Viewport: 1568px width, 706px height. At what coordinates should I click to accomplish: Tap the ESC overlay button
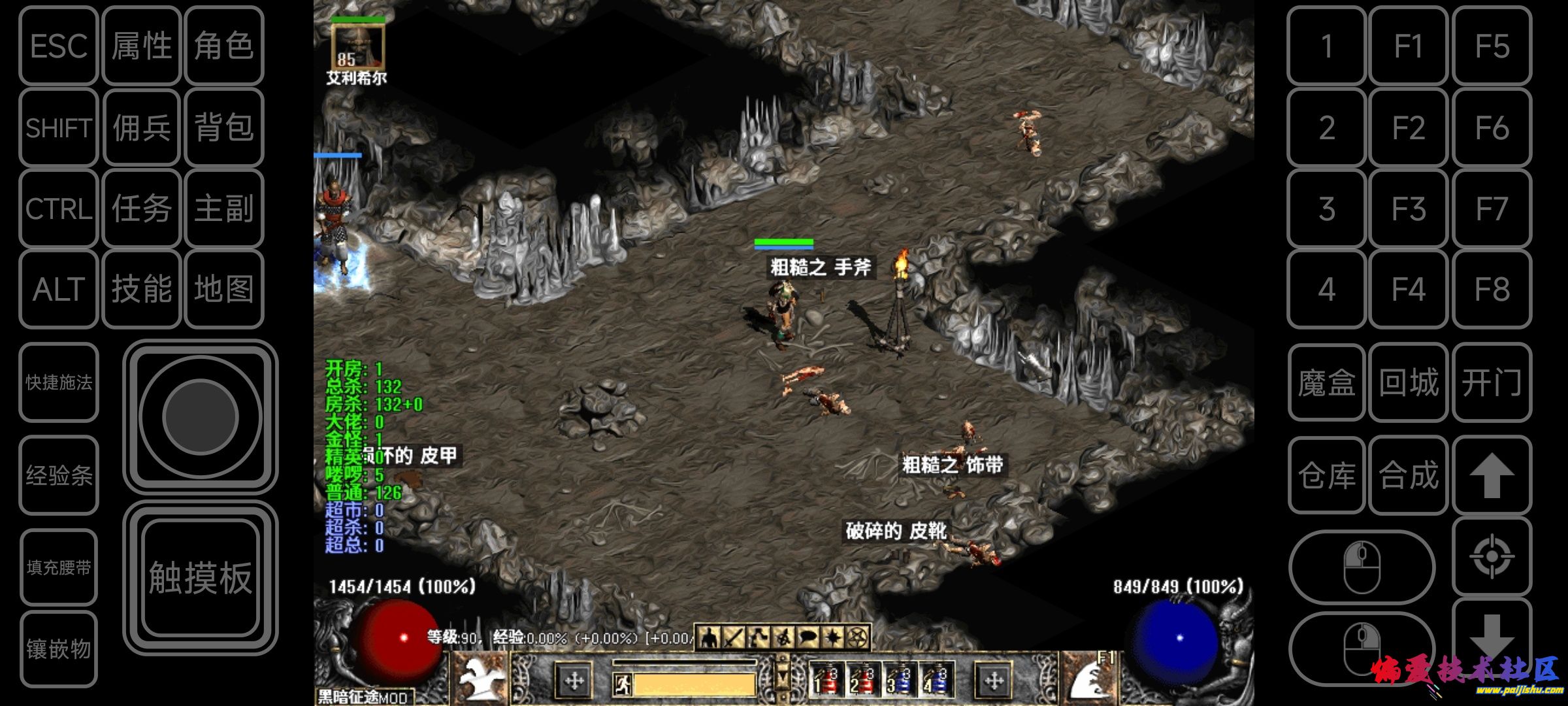tap(59, 46)
